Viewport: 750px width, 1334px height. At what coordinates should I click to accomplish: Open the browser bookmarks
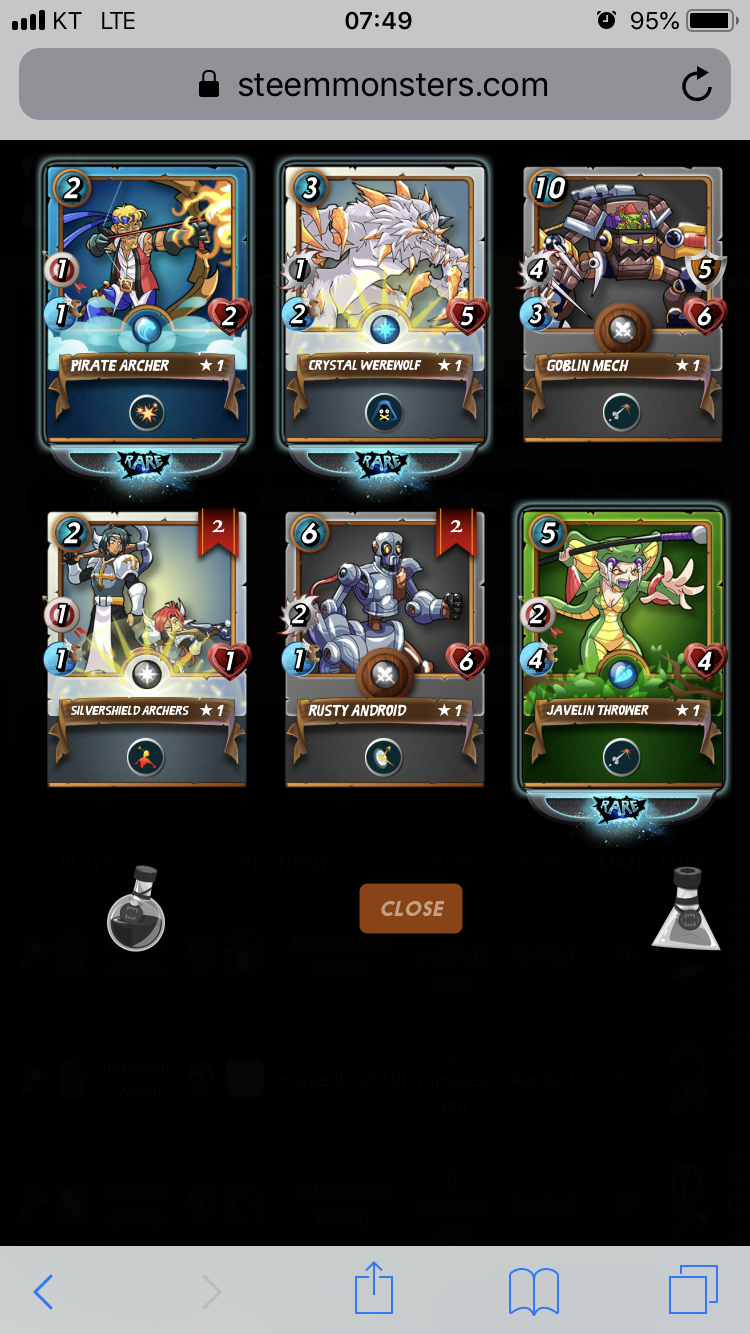533,1291
